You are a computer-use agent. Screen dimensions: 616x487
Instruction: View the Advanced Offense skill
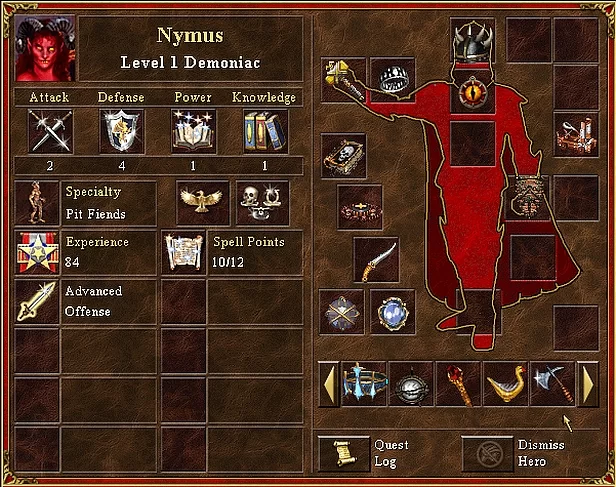(x=36, y=302)
